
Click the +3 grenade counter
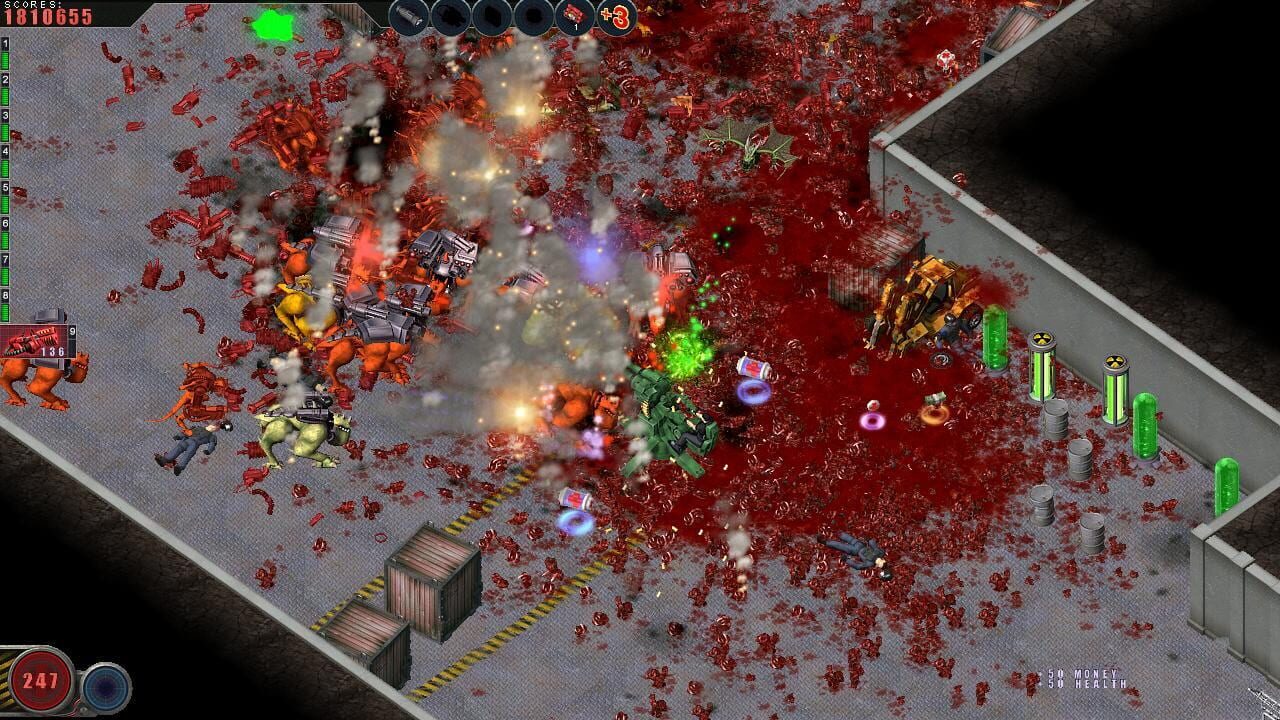pyautogui.click(x=614, y=14)
